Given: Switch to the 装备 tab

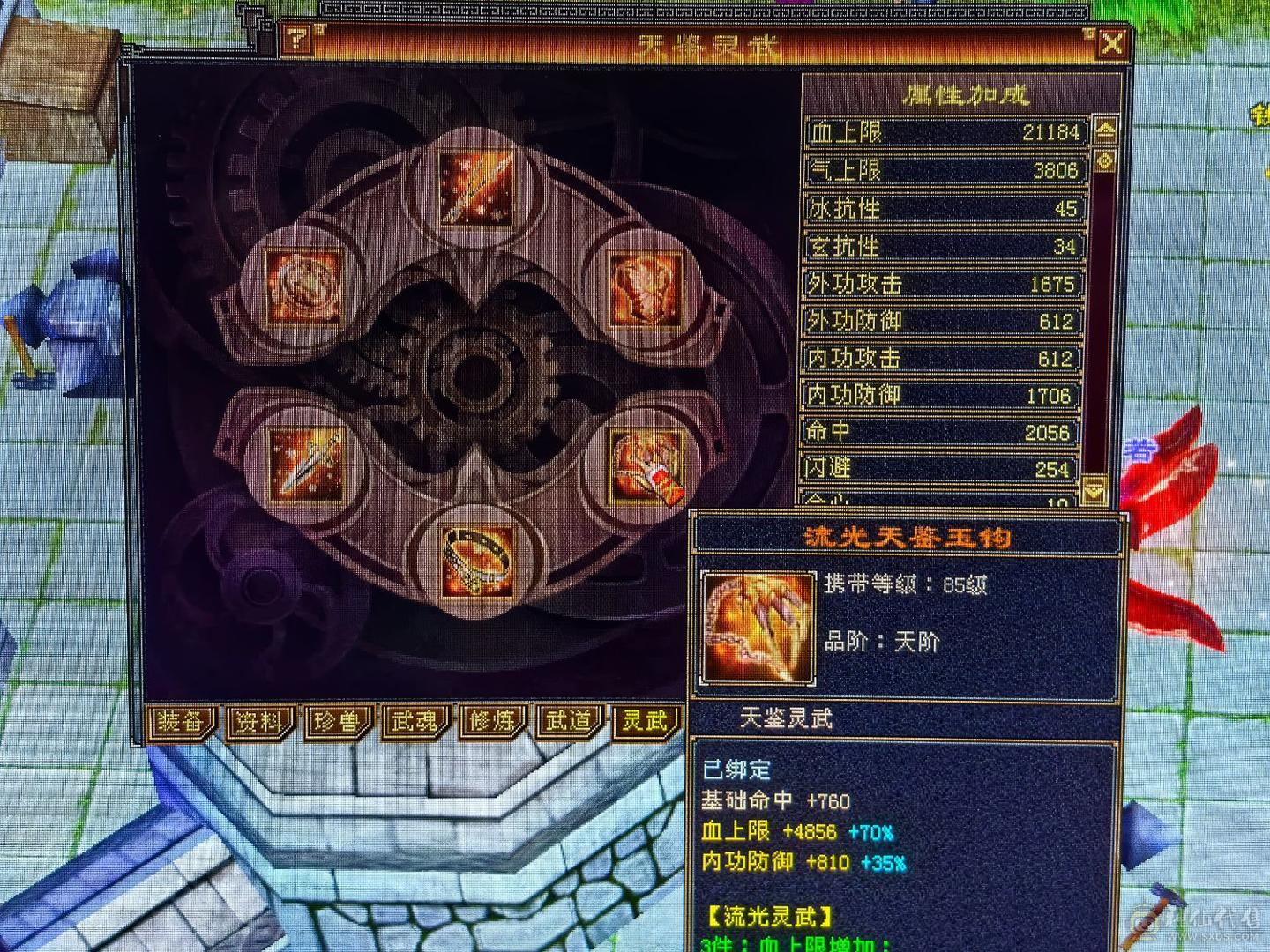Looking at the screenshot, I should click(183, 721).
